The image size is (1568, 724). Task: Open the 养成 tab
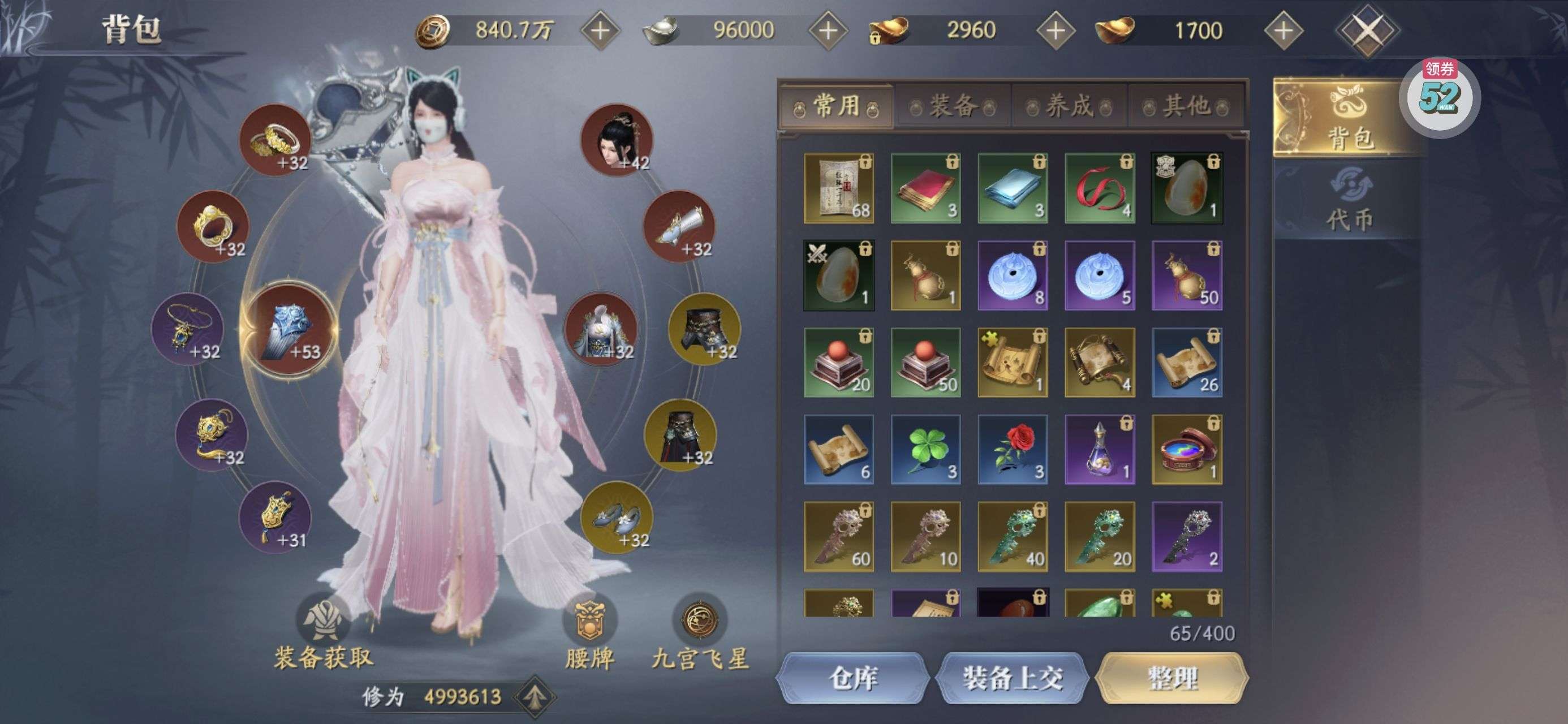click(1070, 106)
